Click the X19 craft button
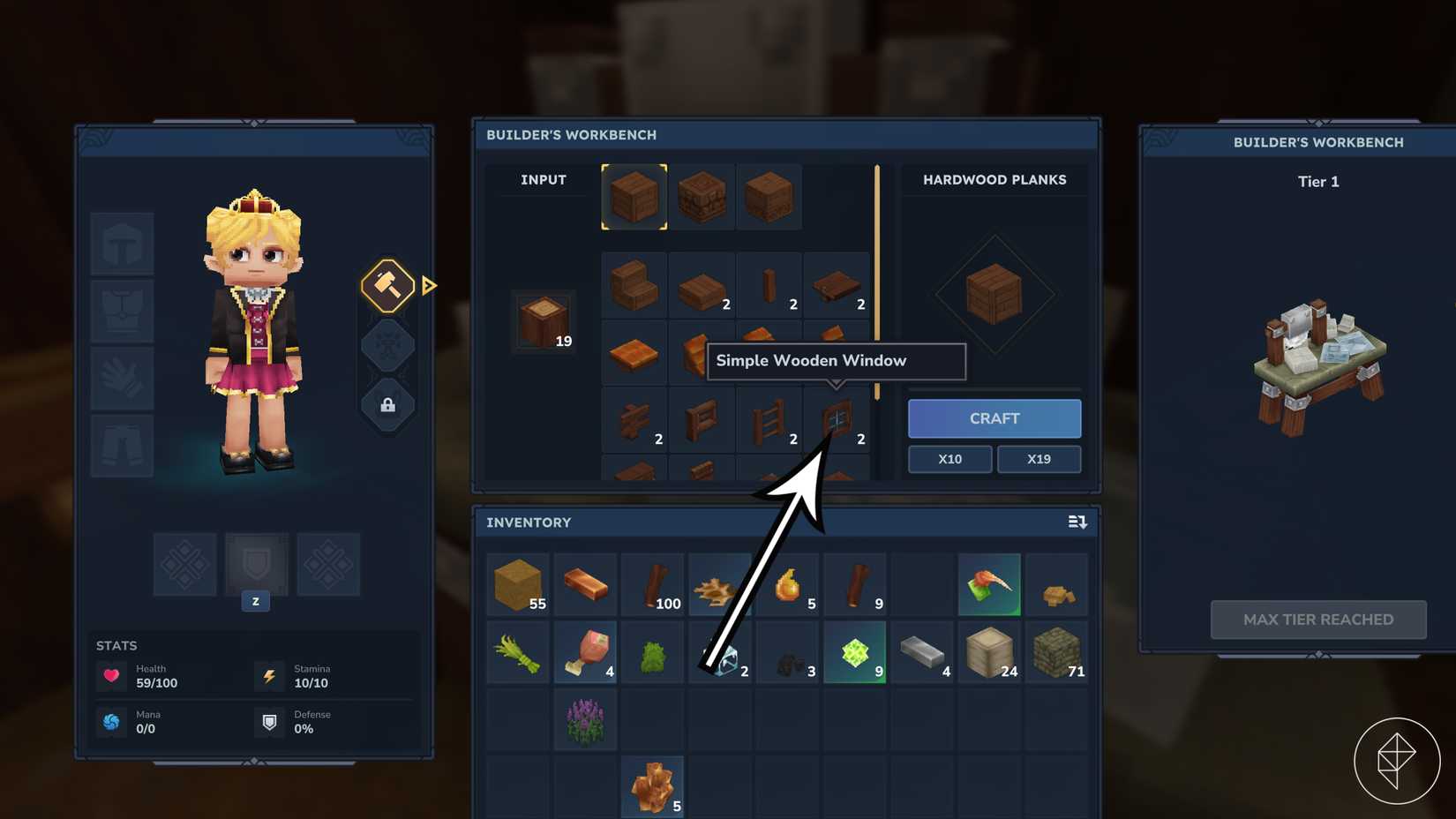Screen dimensions: 1456x819 (x=1039, y=459)
